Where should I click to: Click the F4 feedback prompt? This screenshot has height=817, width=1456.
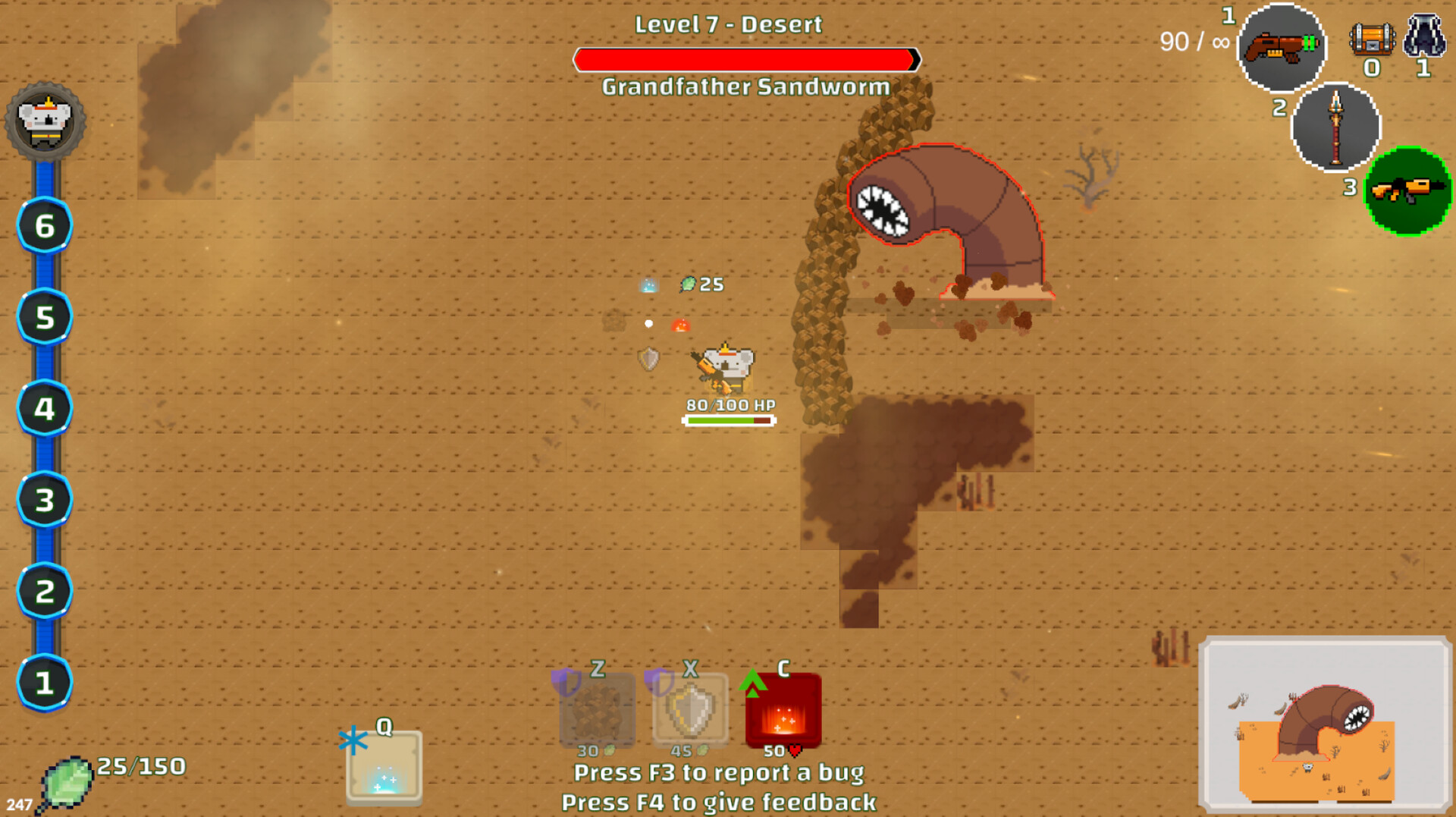[x=719, y=802]
